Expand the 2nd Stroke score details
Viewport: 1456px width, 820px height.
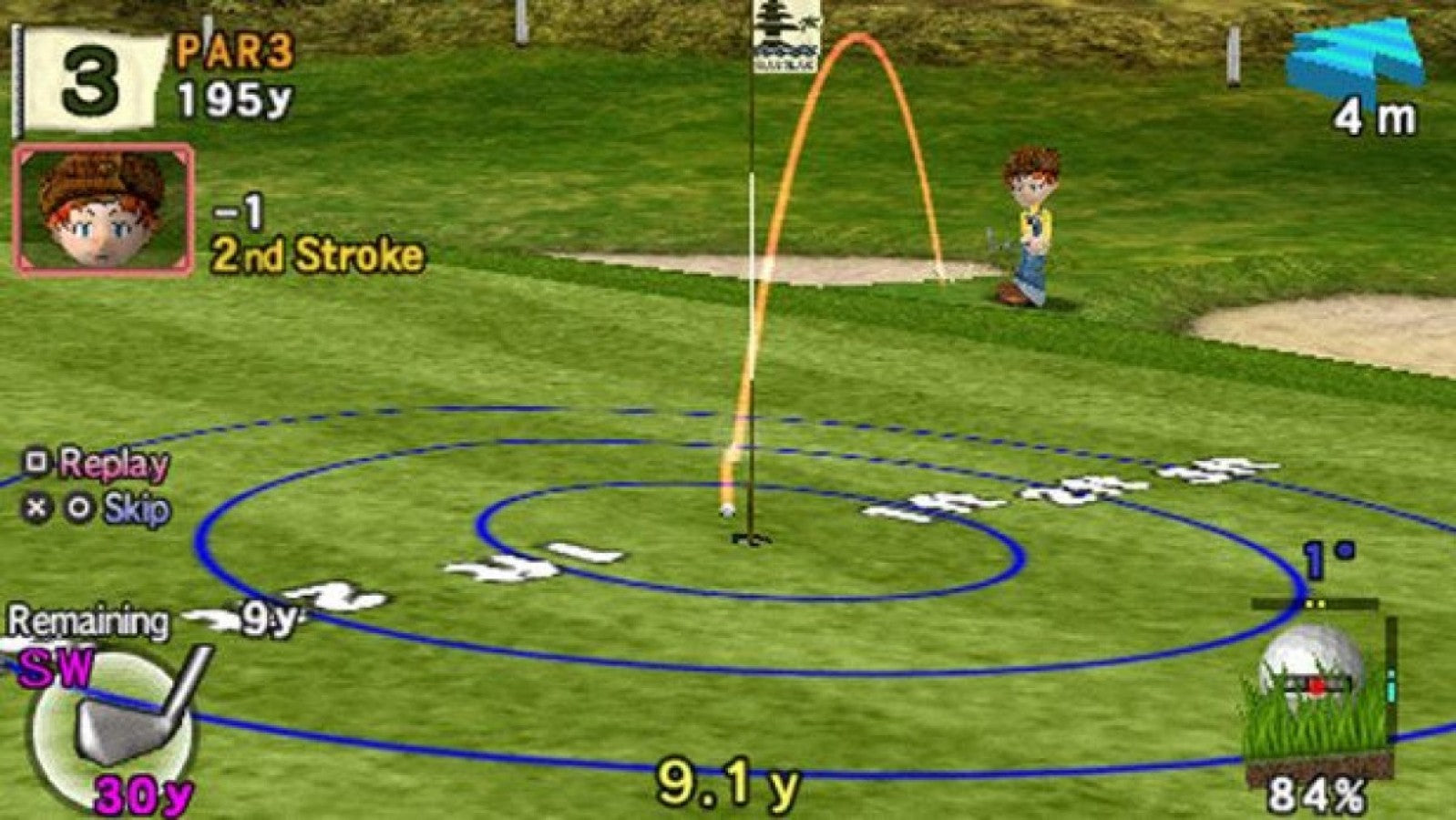(314, 255)
